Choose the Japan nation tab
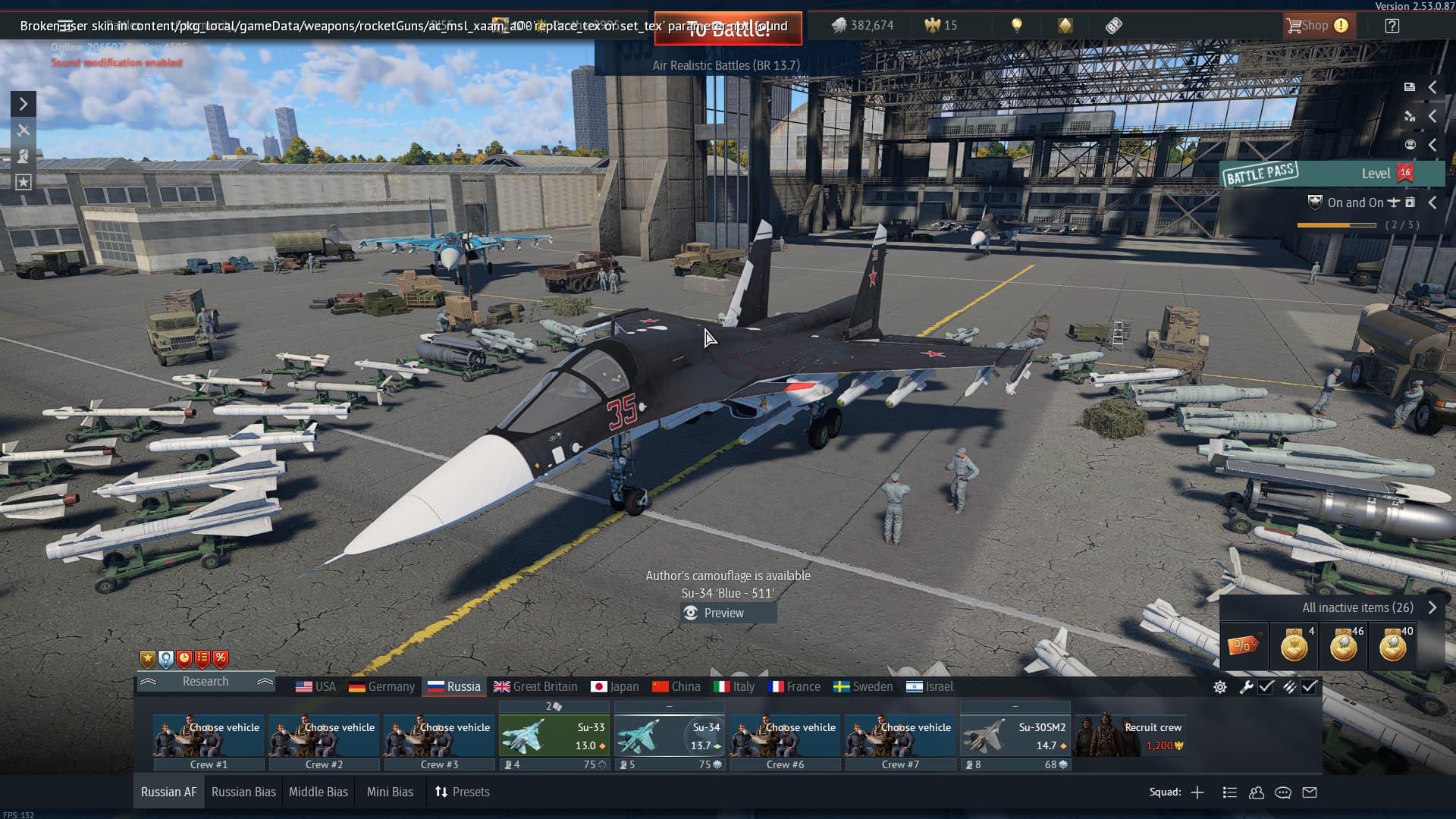 pyautogui.click(x=614, y=686)
